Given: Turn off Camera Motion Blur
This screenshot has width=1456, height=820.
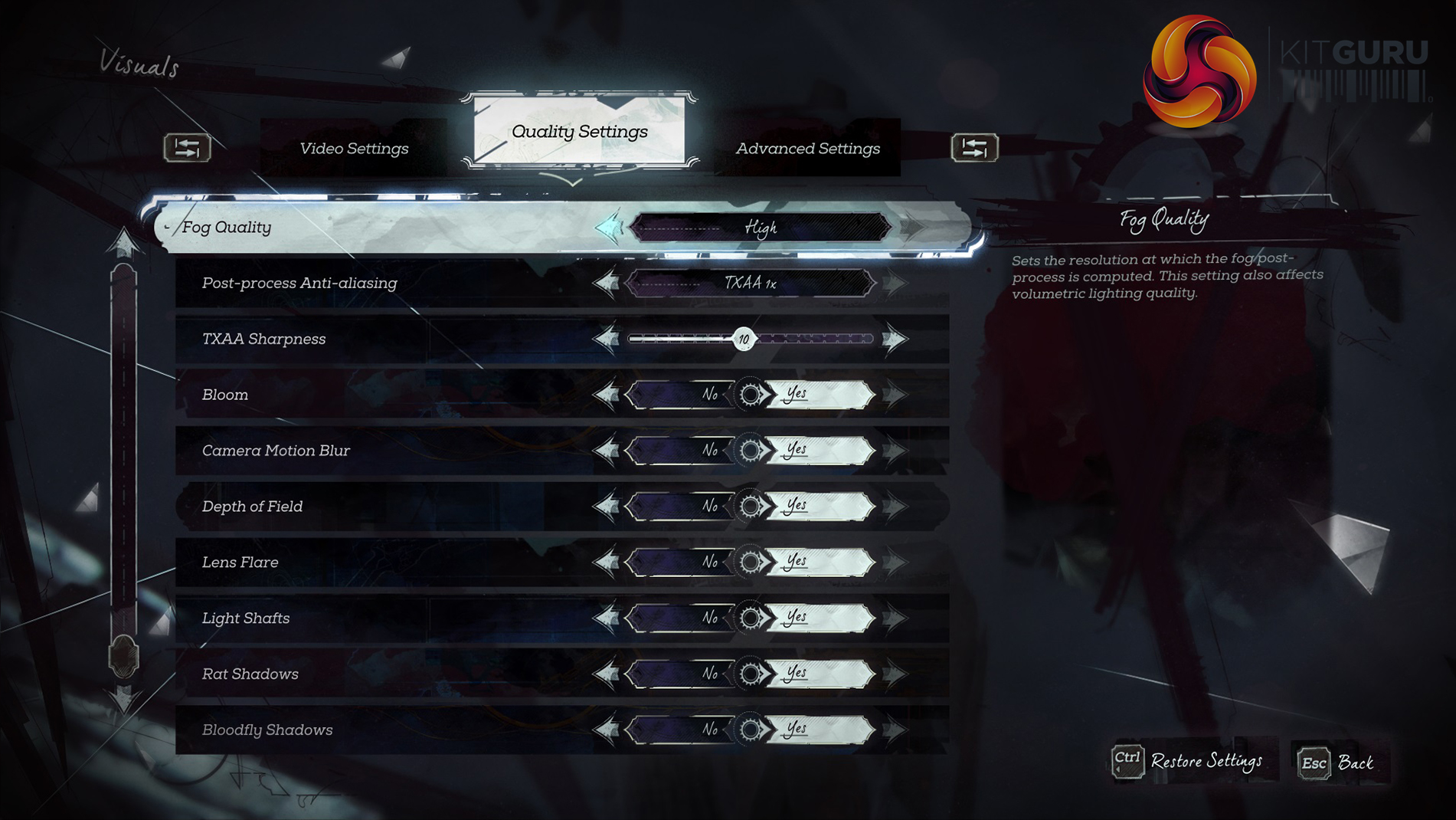Looking at the screenshot, I should point(682,451).
